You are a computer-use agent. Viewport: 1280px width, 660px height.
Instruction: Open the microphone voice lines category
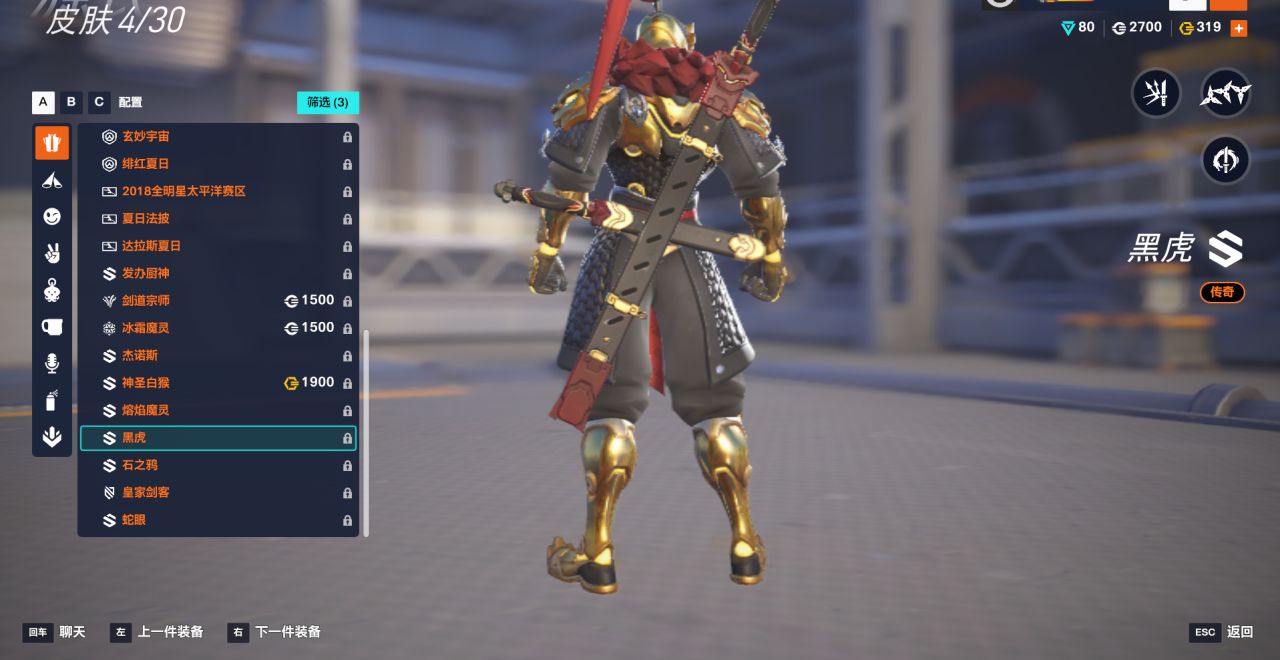click(x=52, y=363)
